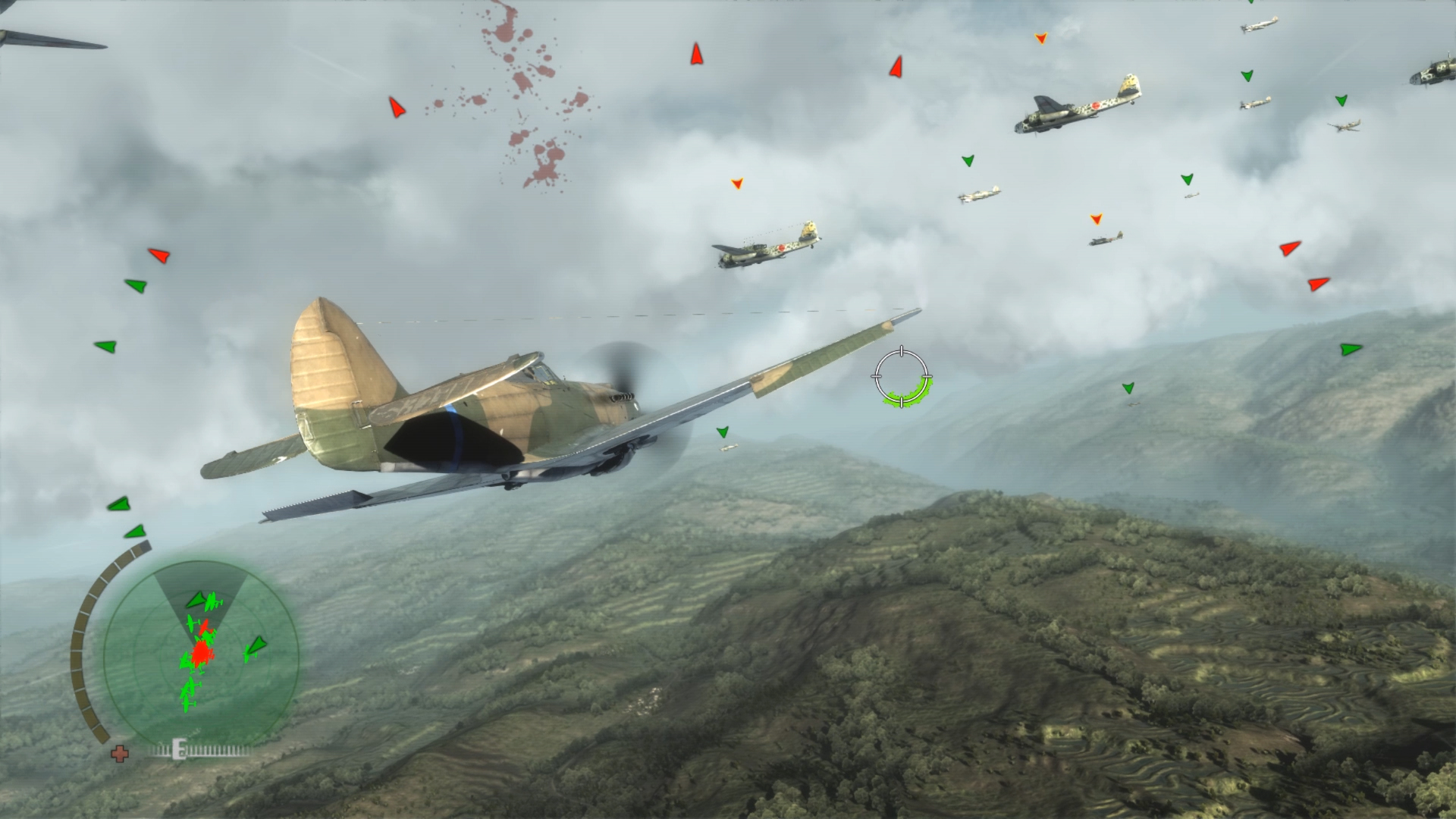This screenshot has width=1456, height=819.
Task: Click the green arrow marker at far left edge
Action: click(x=106, y=347)
